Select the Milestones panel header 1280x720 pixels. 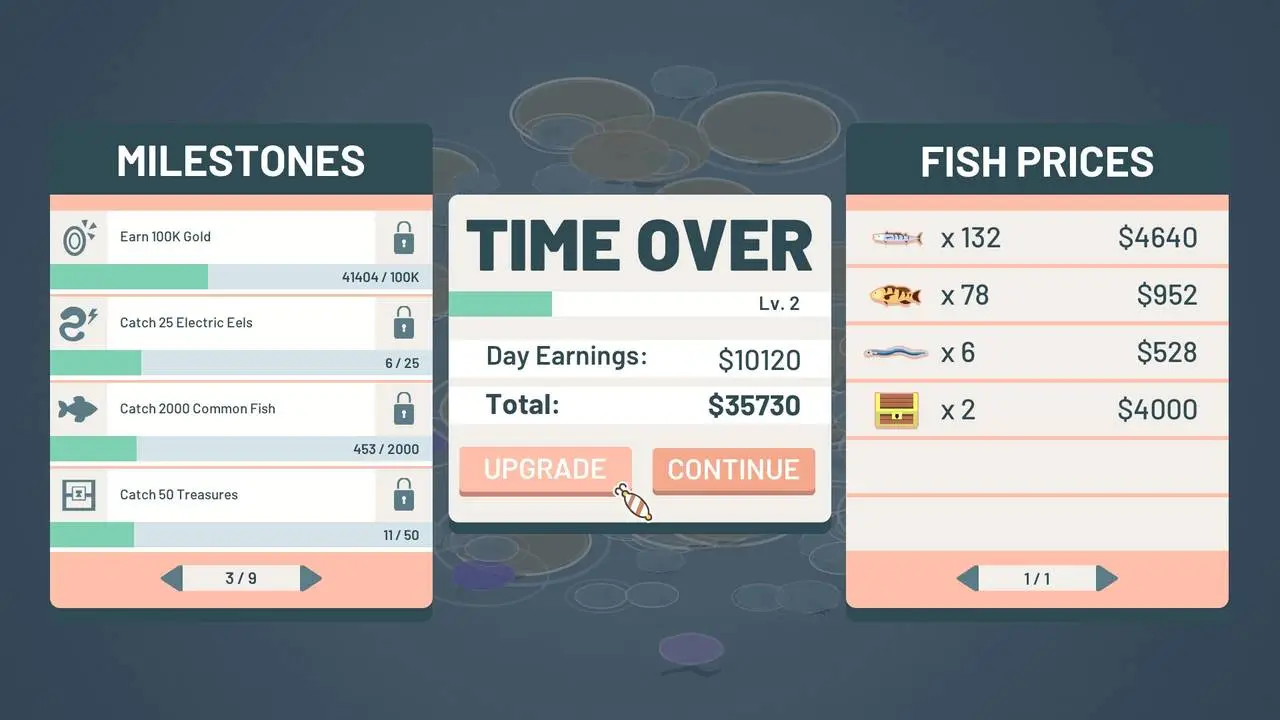click(x=240, y=160)
